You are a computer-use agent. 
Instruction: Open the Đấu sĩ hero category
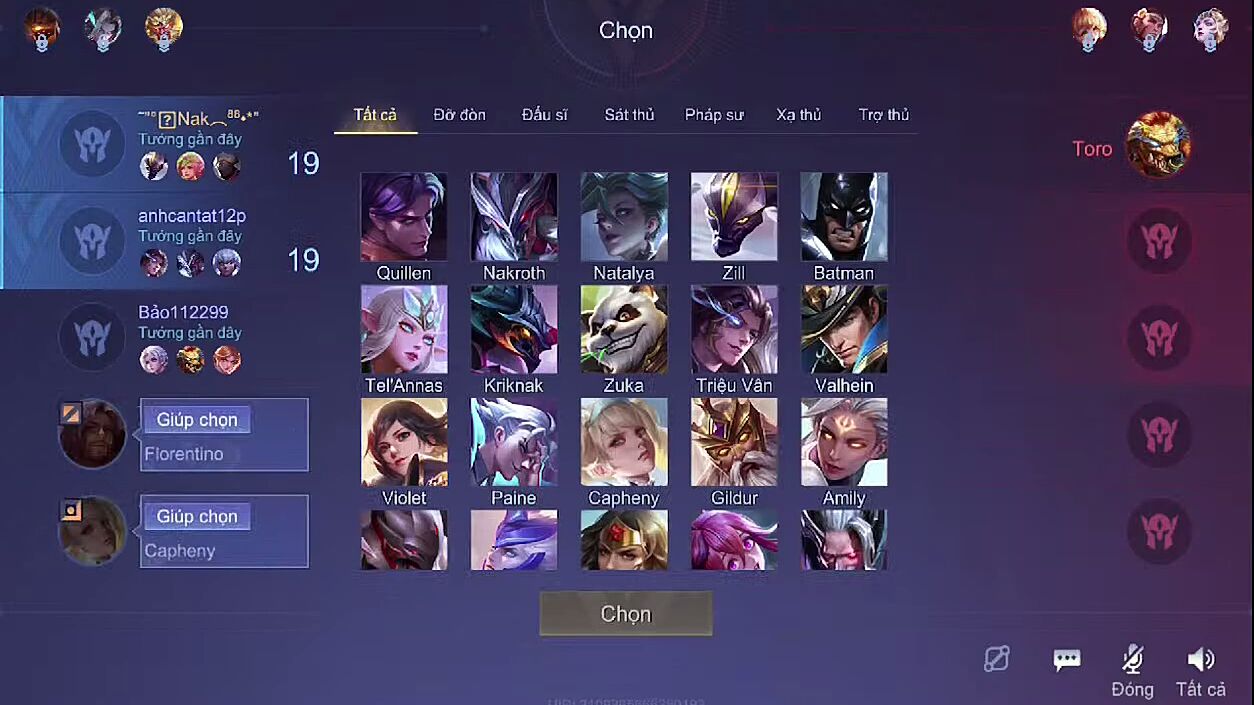[544, 115]
